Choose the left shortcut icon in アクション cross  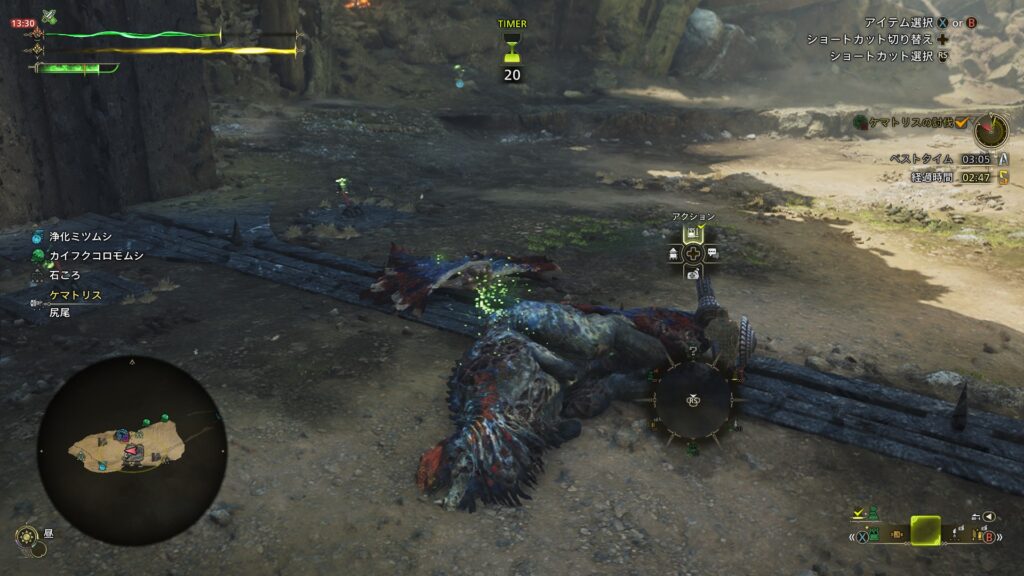coord(673,253)
